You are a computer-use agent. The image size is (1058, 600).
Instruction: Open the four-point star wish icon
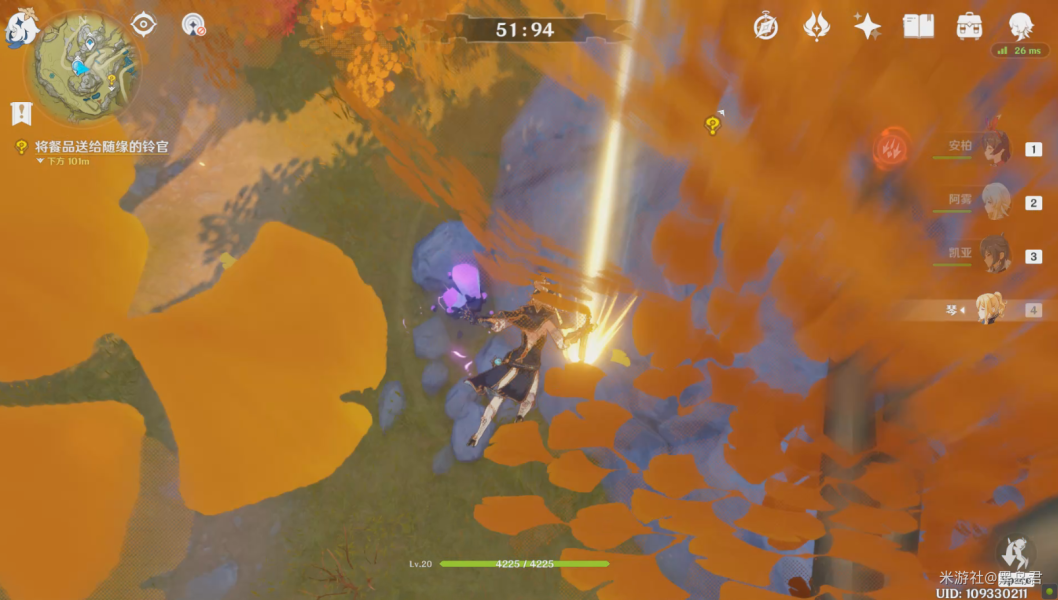click(x=867, y=27)
